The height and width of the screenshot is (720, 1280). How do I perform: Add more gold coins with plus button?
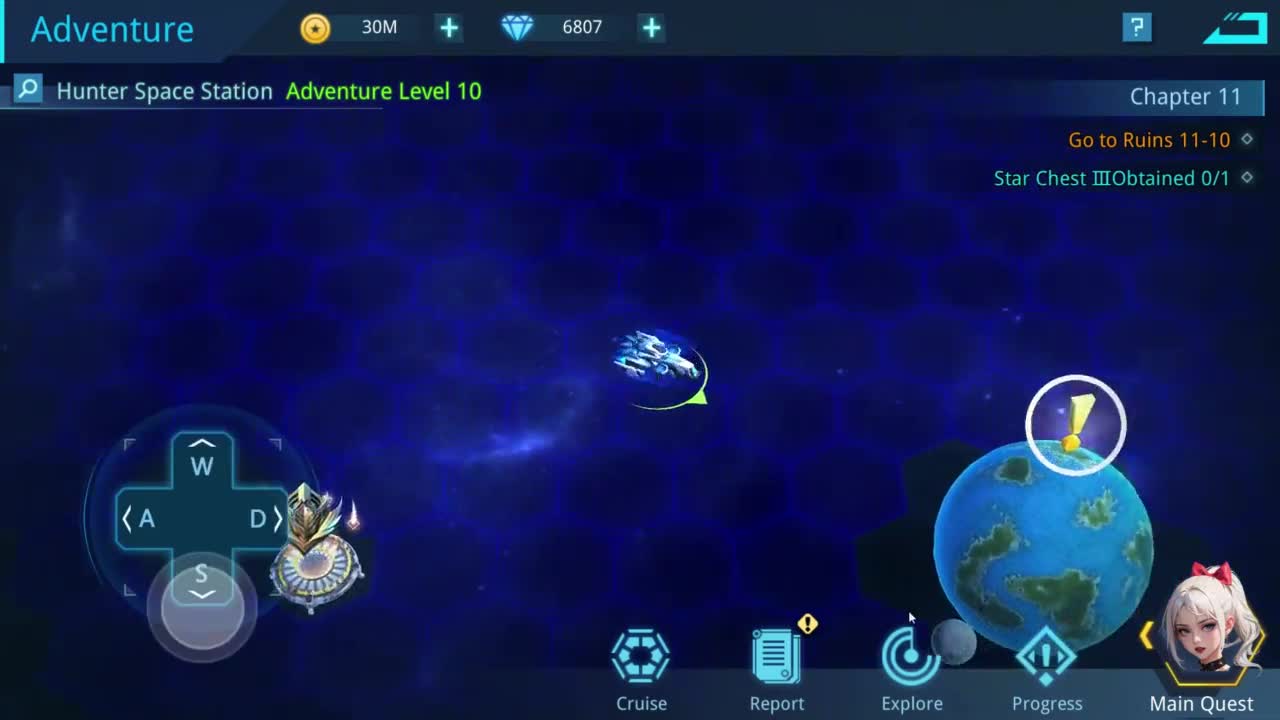(x=449, y=28)
